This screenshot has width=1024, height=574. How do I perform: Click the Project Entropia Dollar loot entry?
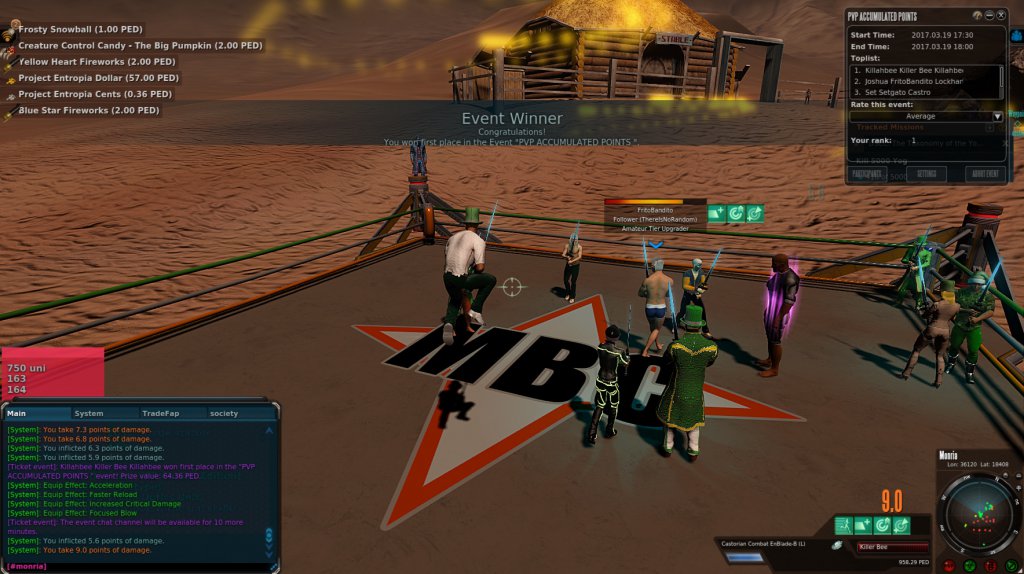pyautogui.click(x=98, y=78)
